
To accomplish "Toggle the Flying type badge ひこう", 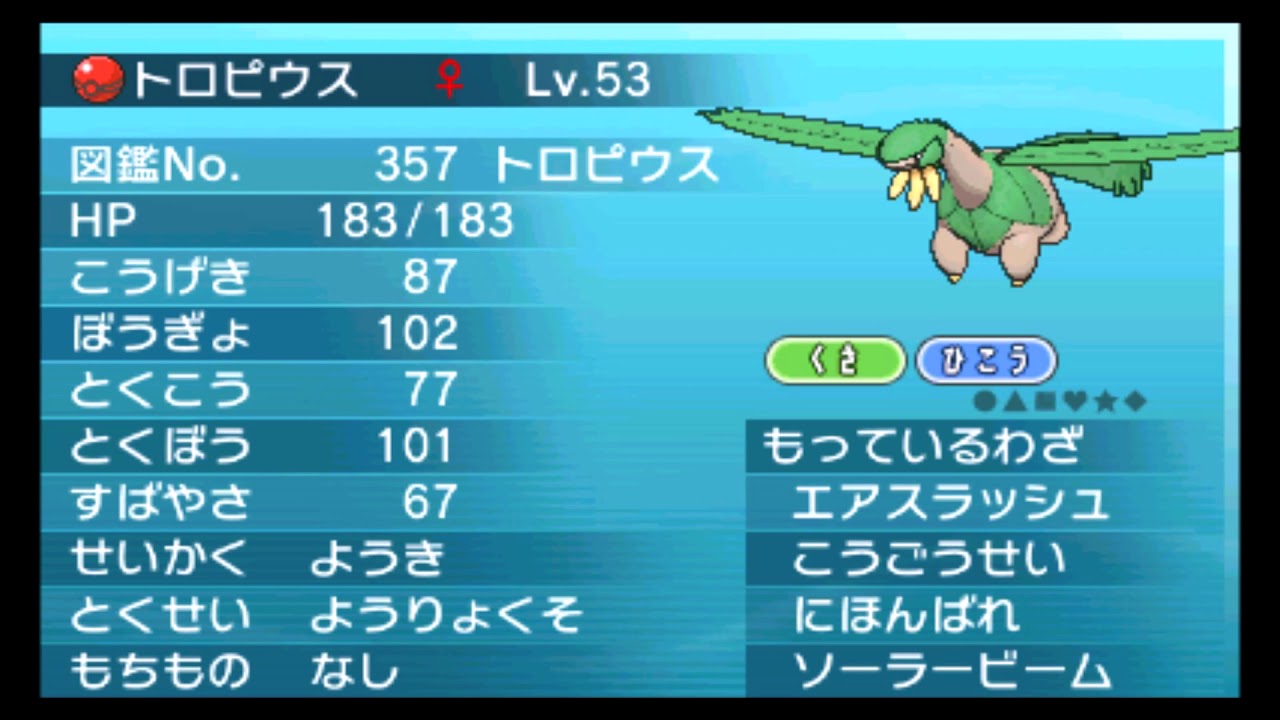I will (986, 360).
